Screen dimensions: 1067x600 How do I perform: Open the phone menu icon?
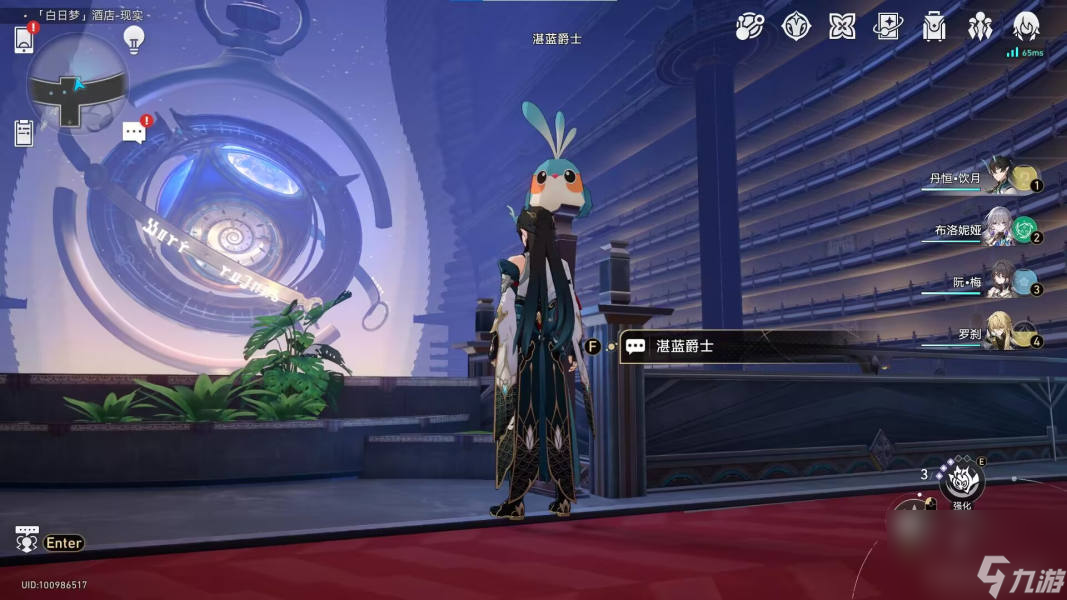click(x=25, y=39)
